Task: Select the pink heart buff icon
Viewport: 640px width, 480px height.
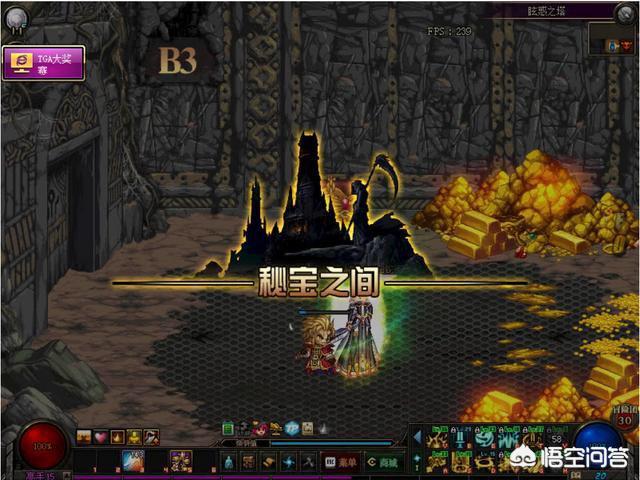Action: pyautogui.click(x=100, y=437)
